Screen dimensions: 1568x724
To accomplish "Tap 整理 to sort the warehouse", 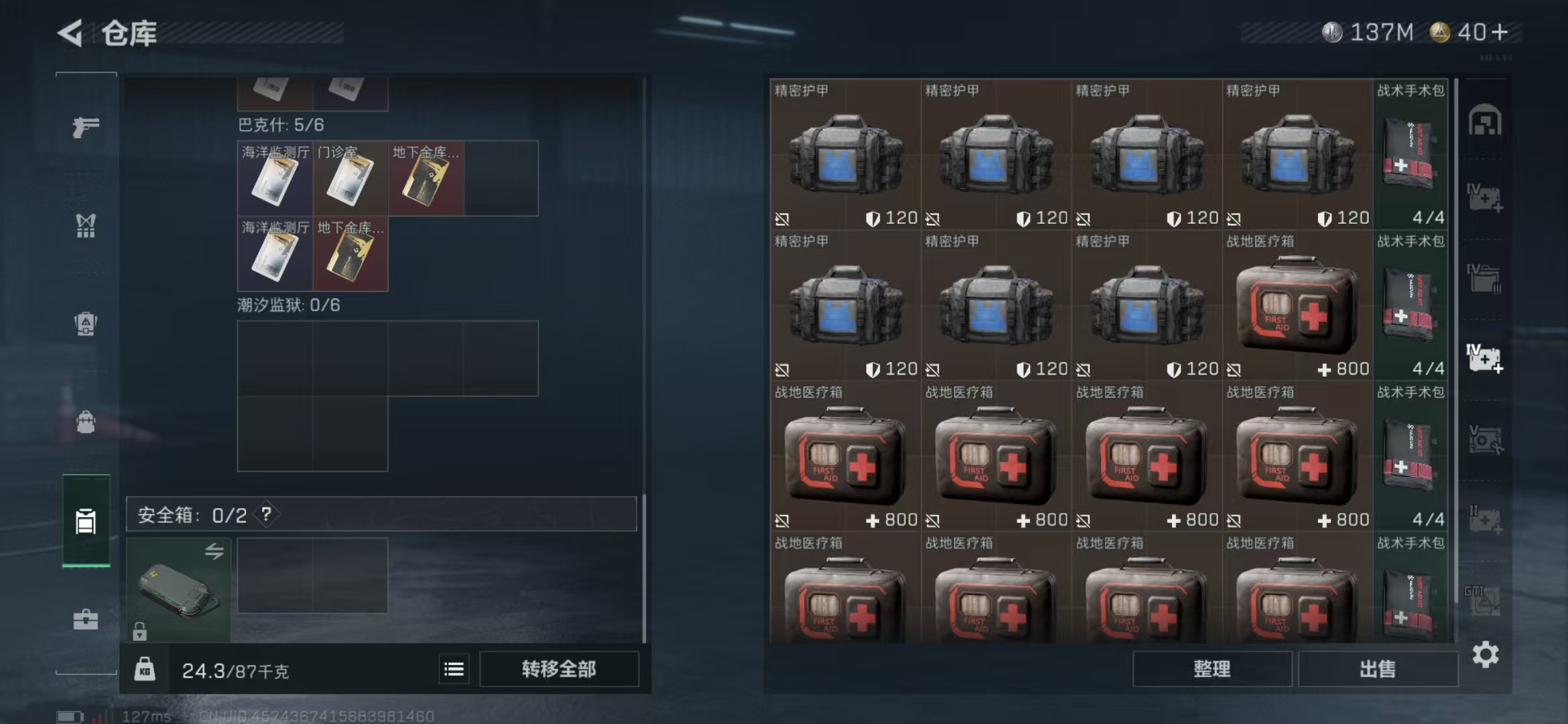I will point(1212,669).
